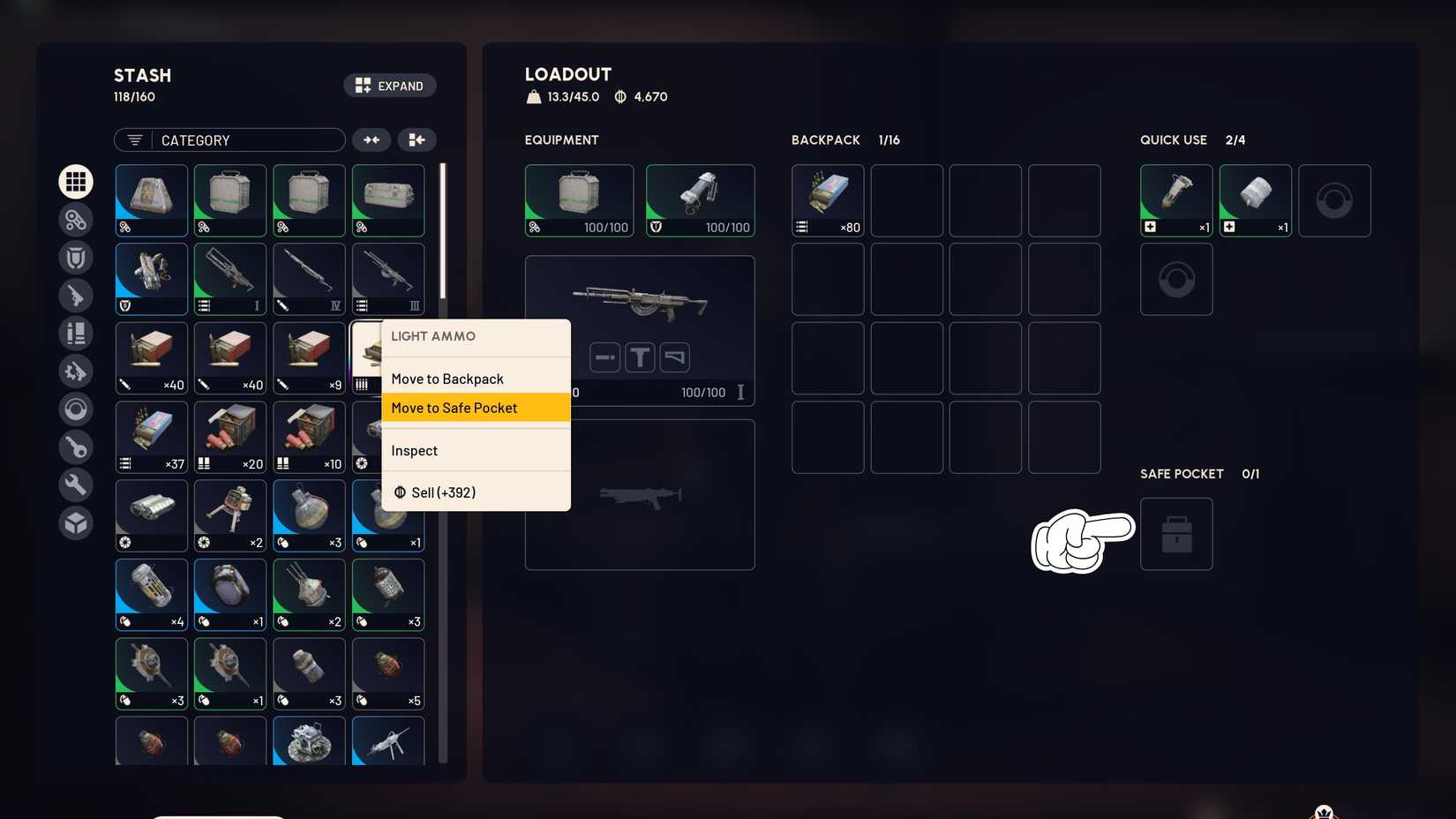Select the weapon mods category icon
This screenshot has width=1456, height=819.
[76, 371]
